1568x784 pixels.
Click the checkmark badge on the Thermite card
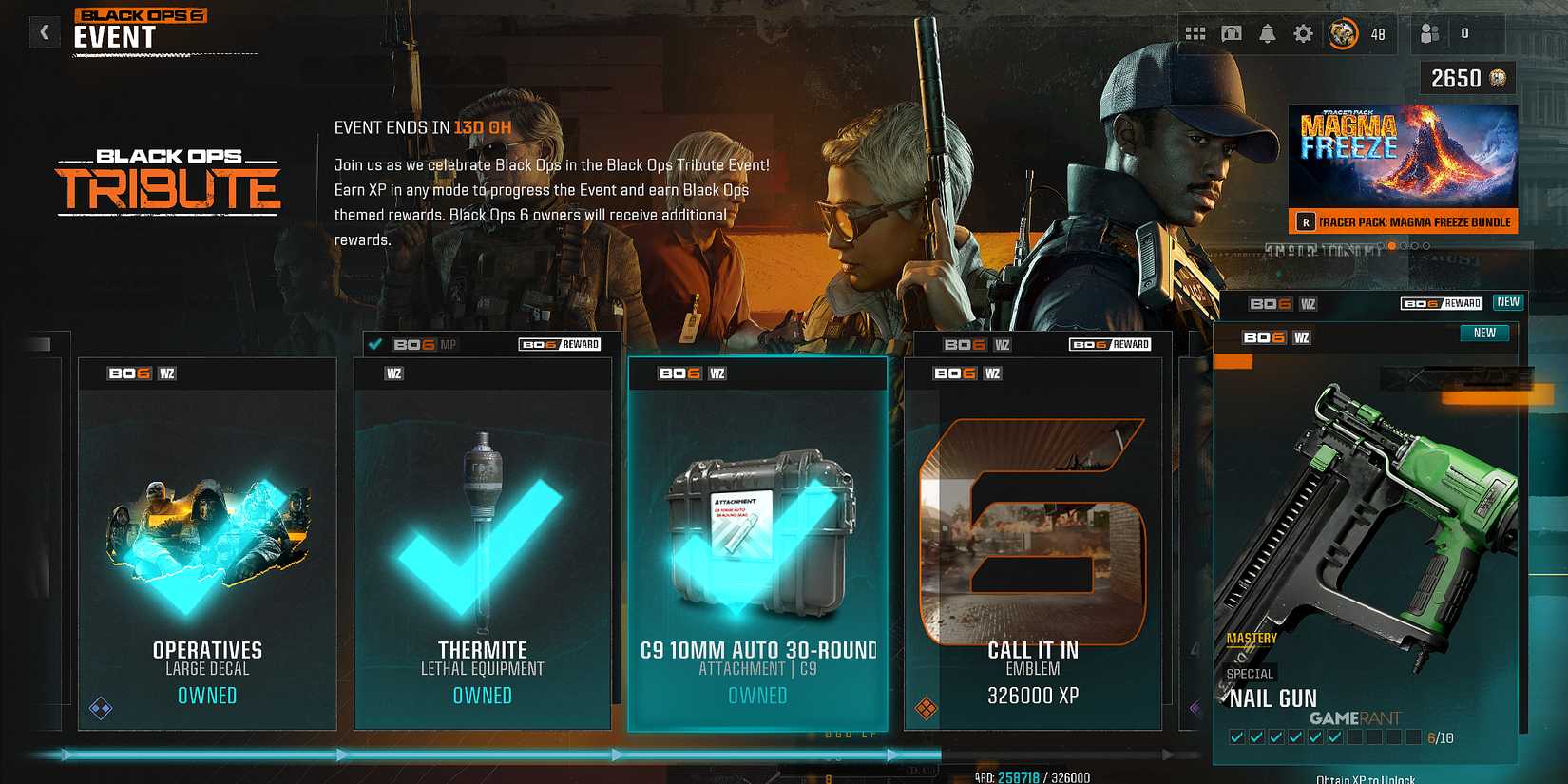click(376, 344)
